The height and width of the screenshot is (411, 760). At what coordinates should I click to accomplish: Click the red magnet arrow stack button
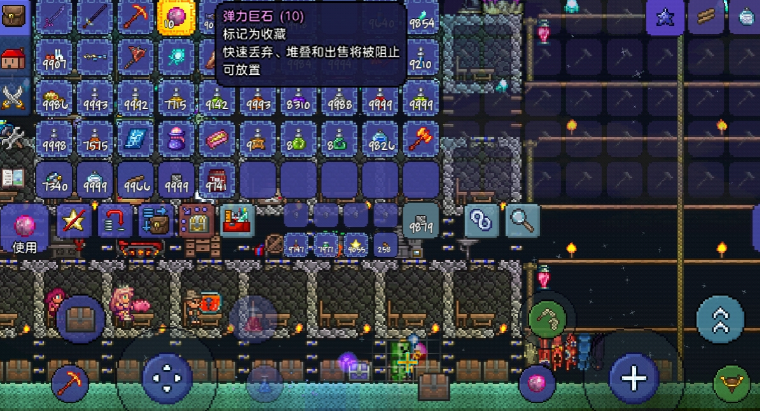tap(115, 221)
